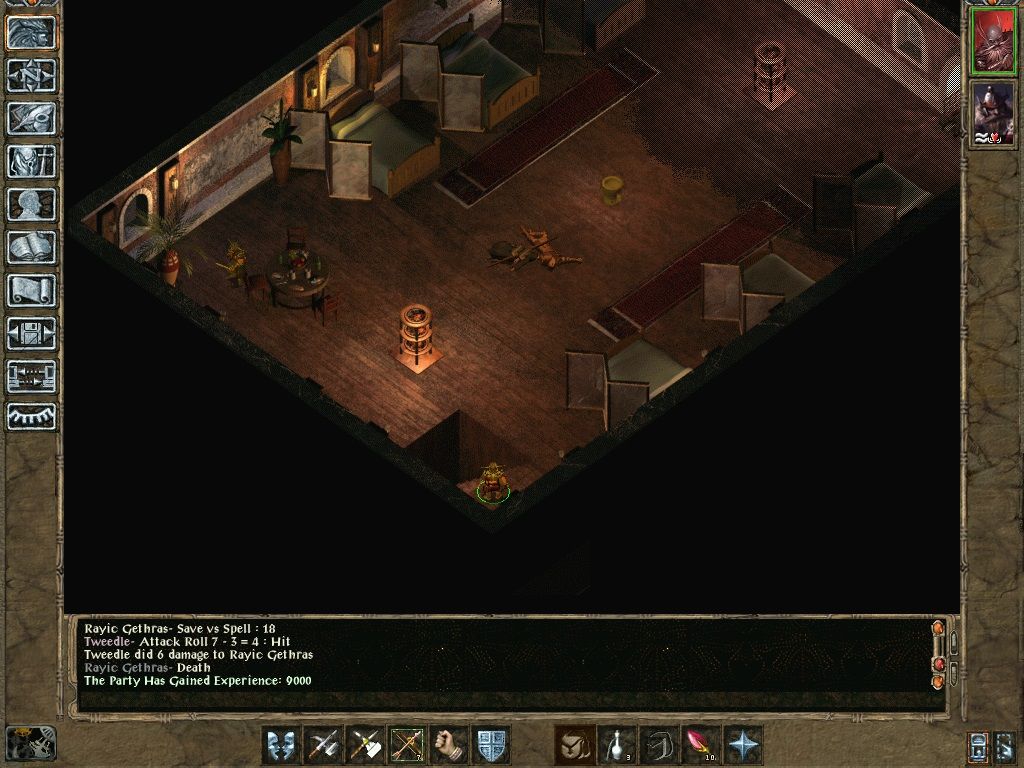Open the character record head profile

tap(31, 204)
